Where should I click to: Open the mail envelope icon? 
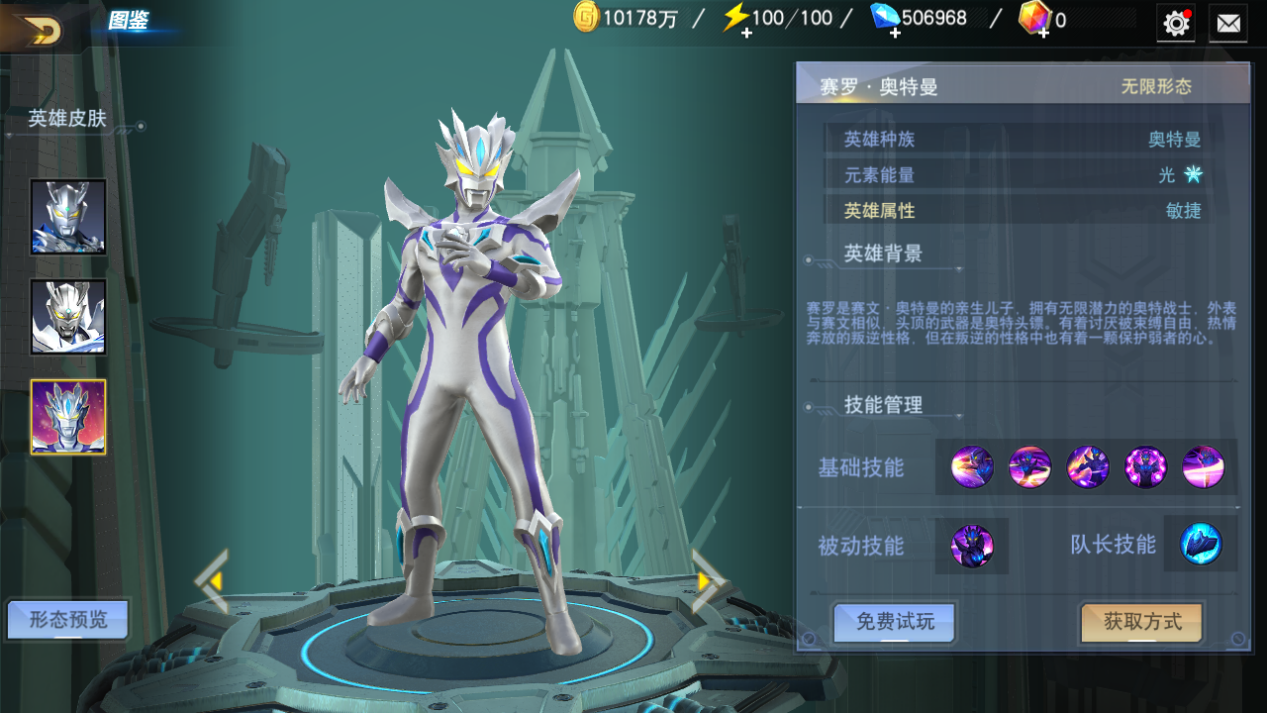point(1228,23)
